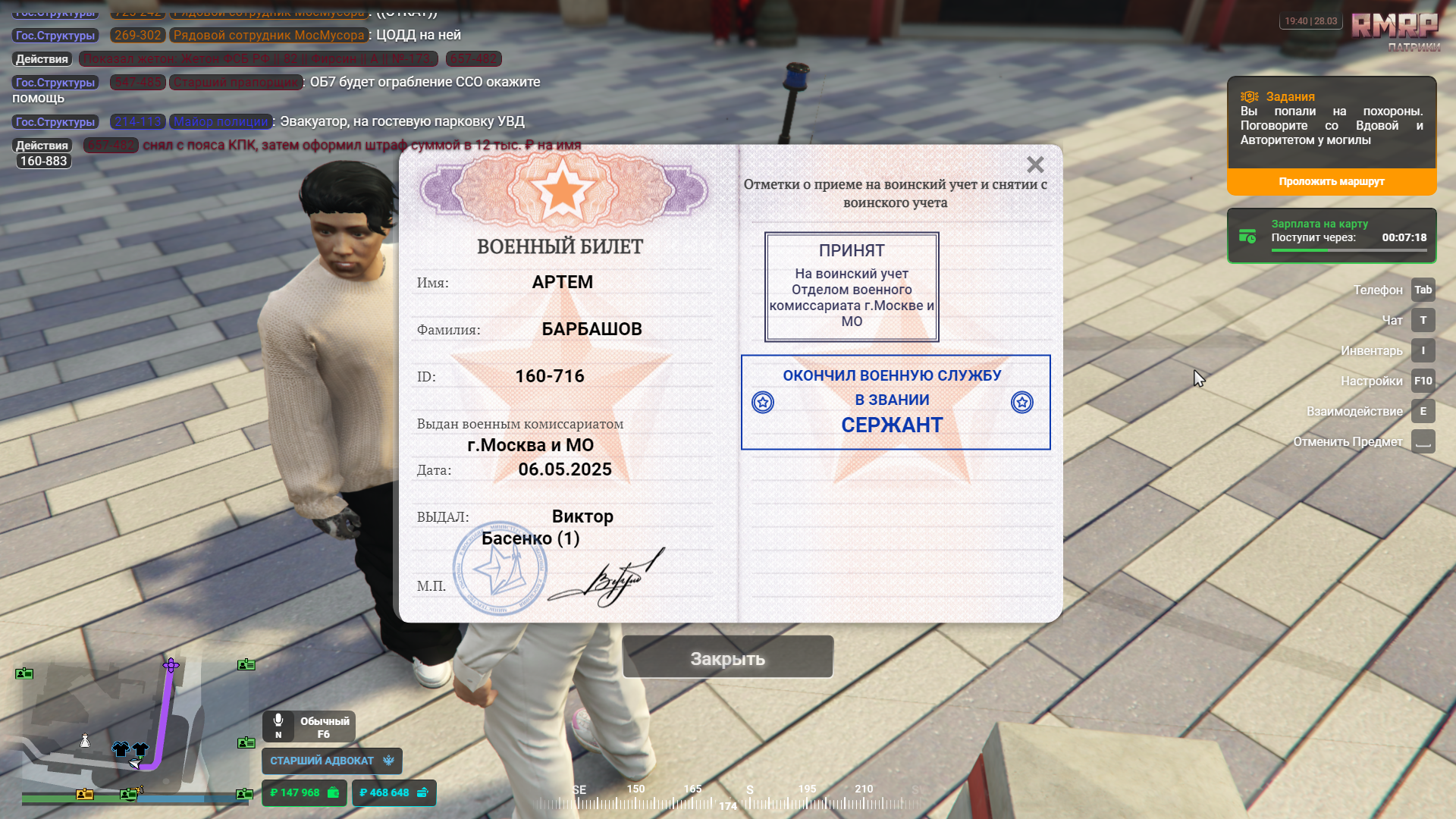Image resolution: width=1456 pixels, height=819 pixels.
Task: Click the Гос.Структуры tag on ЦОДД message
Action: click(55, 36)
